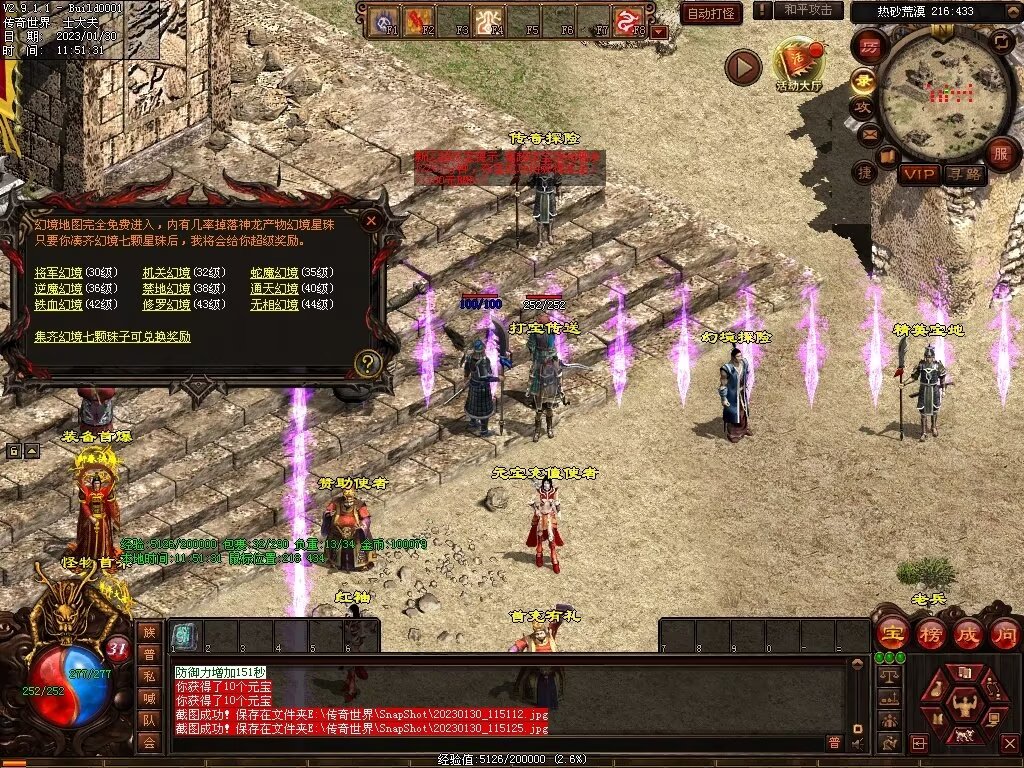Switch to the 私 private chat channel
1024x768 pixels.
[x=148, y=675]
